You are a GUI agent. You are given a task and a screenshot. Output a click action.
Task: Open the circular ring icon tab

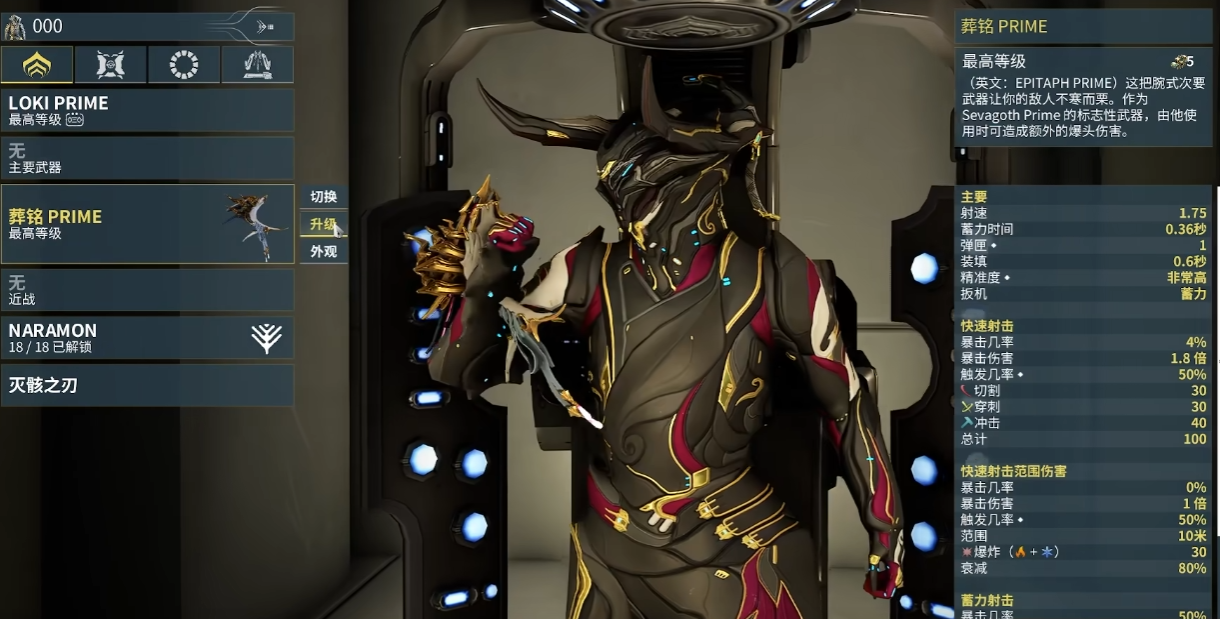click(184, 65)
